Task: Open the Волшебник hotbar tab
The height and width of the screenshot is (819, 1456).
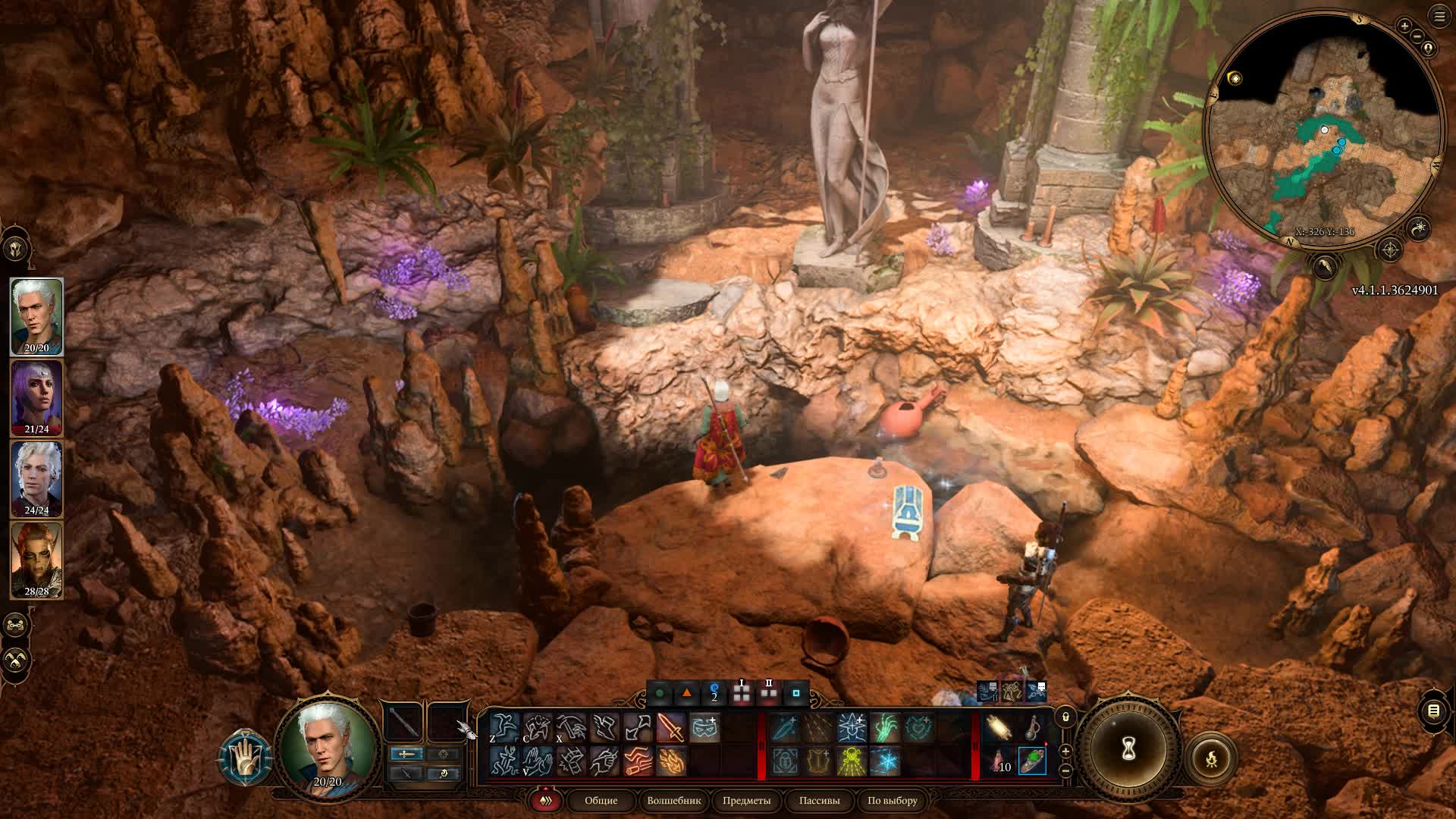Action: coord(673,800)
